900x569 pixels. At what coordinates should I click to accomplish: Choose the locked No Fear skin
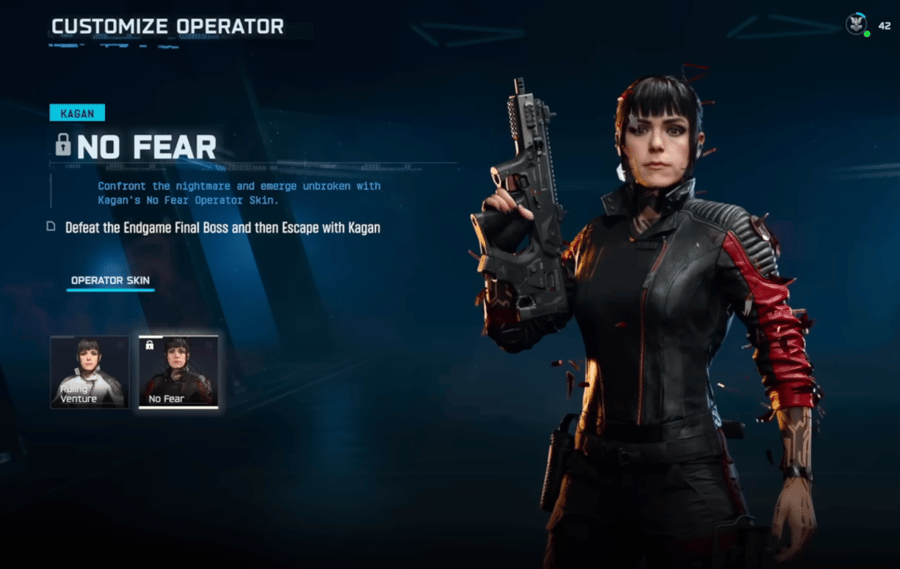click(177, 372)
